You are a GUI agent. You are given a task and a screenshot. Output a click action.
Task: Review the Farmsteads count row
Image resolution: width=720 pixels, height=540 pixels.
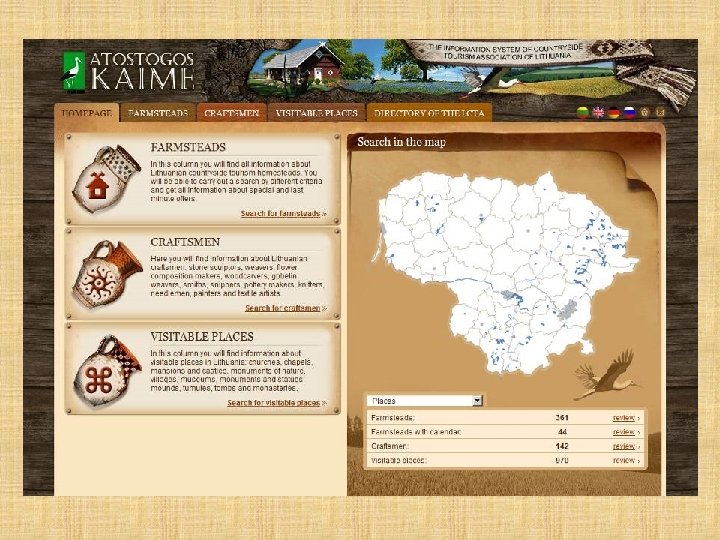pyautogui.click(x=626, y=417)
